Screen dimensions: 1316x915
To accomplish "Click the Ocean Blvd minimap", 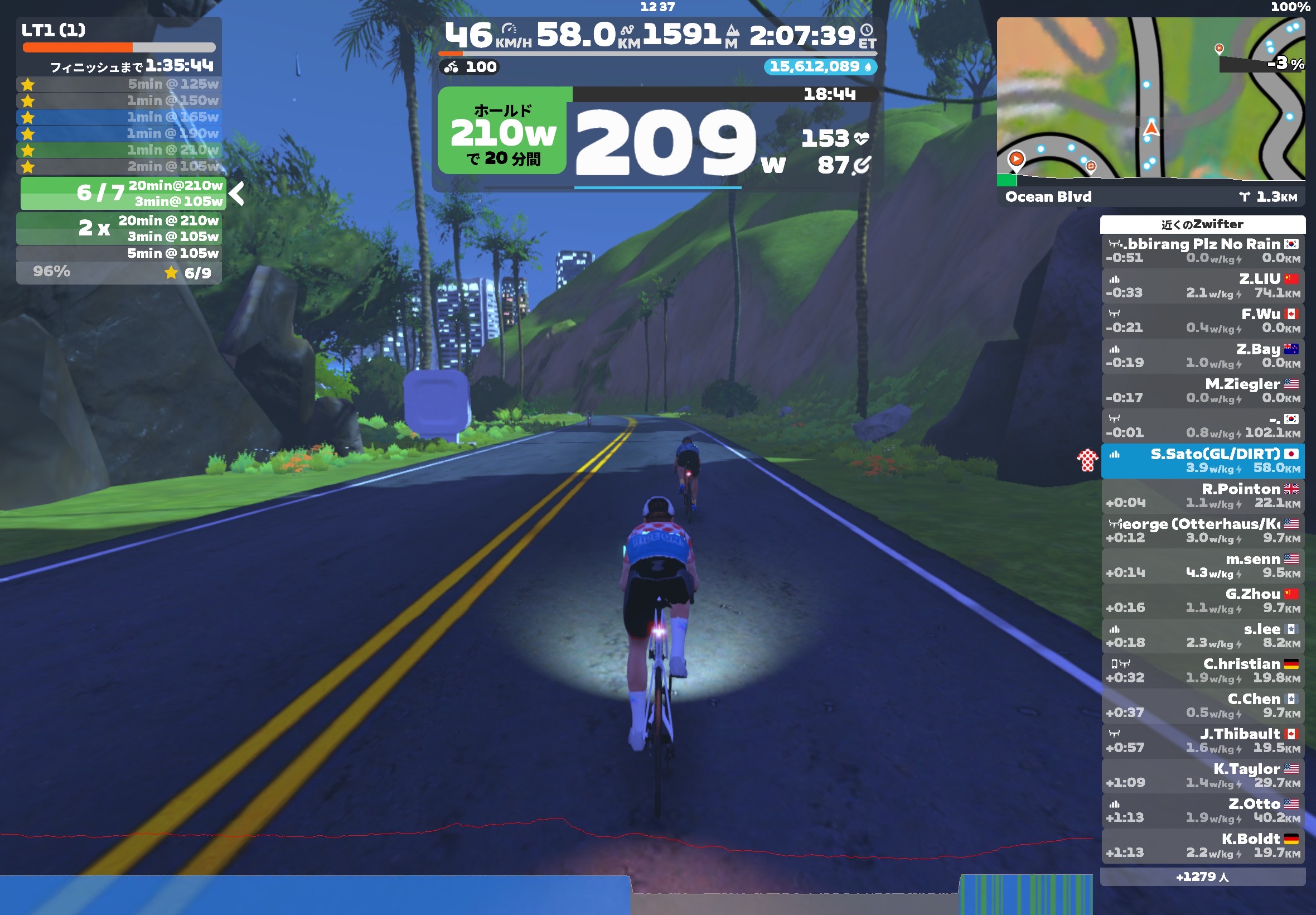I will point(1150,100).
